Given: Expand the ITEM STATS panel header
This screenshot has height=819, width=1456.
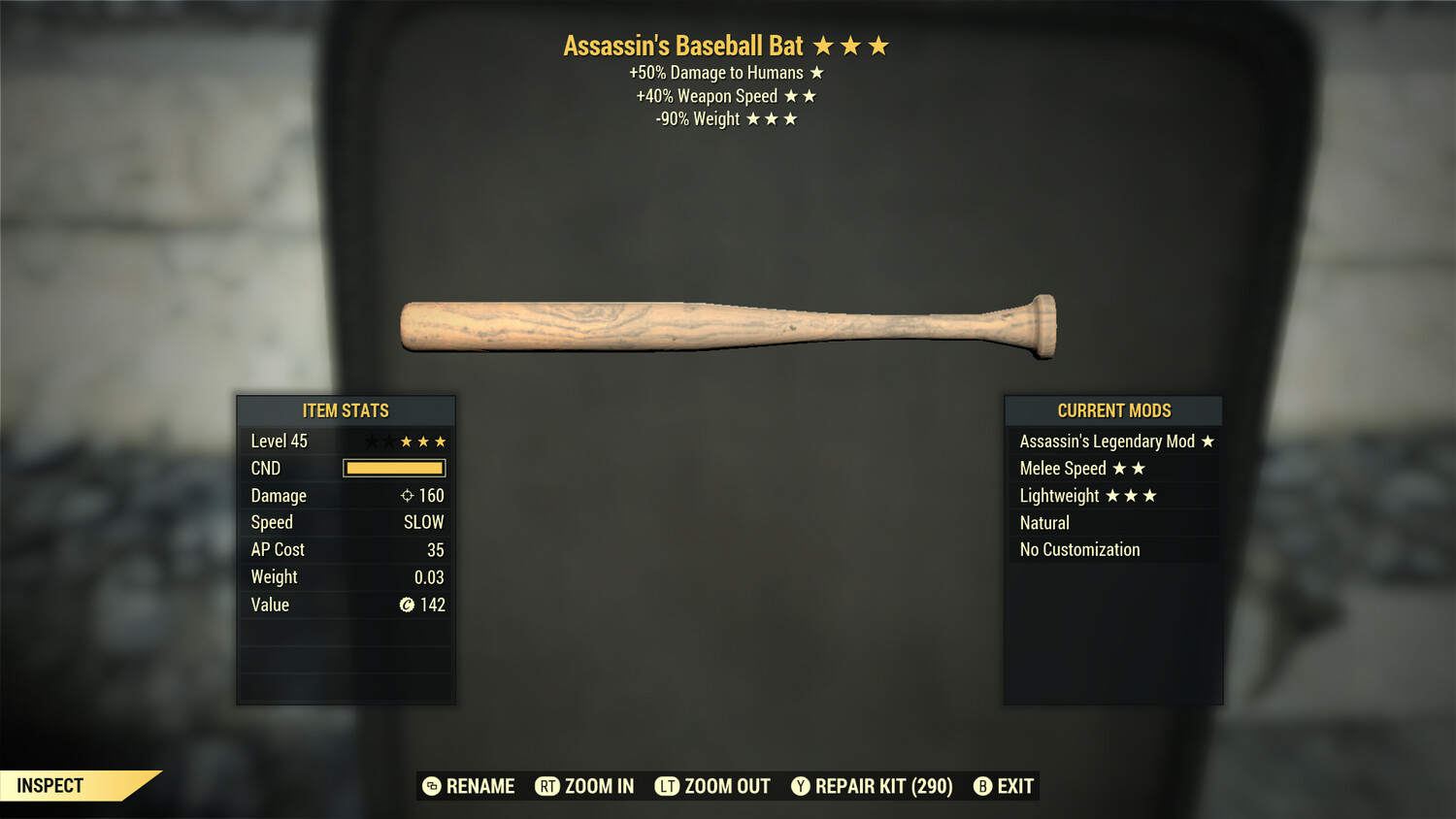Looking at the screenshot, I should pos(346,410).
